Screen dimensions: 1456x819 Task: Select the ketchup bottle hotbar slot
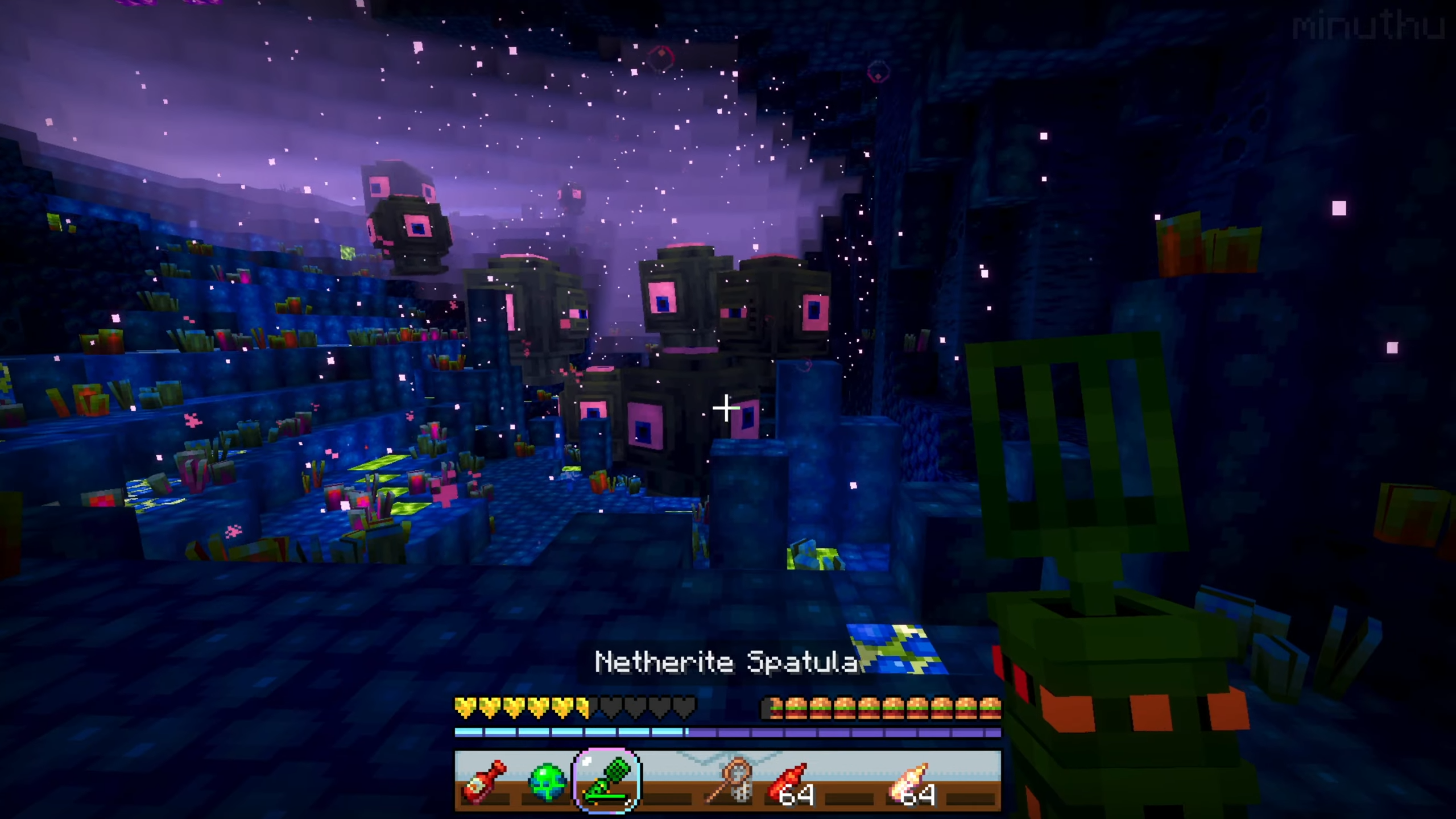click(x=485, y=781)
